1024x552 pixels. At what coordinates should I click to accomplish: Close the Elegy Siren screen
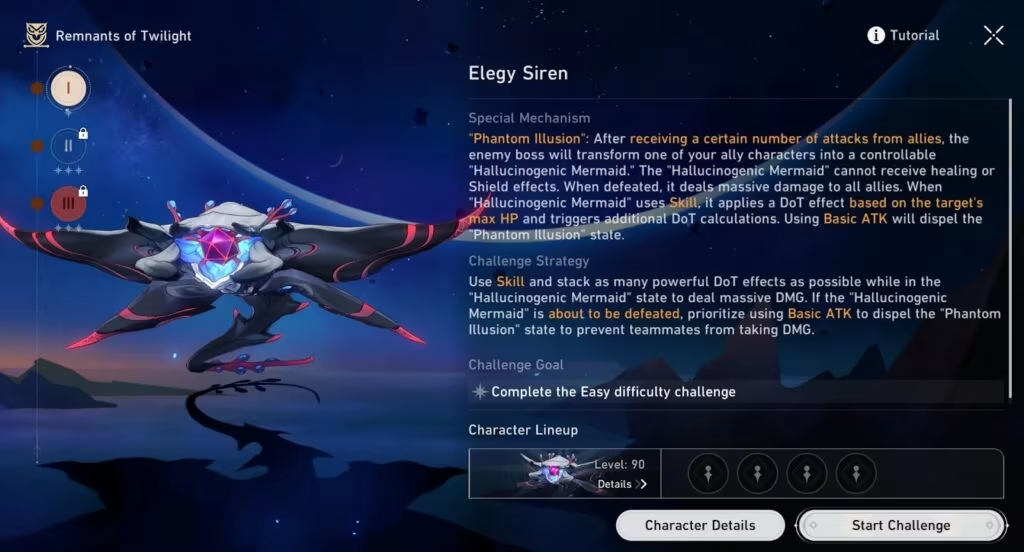(x=993, y=36)
